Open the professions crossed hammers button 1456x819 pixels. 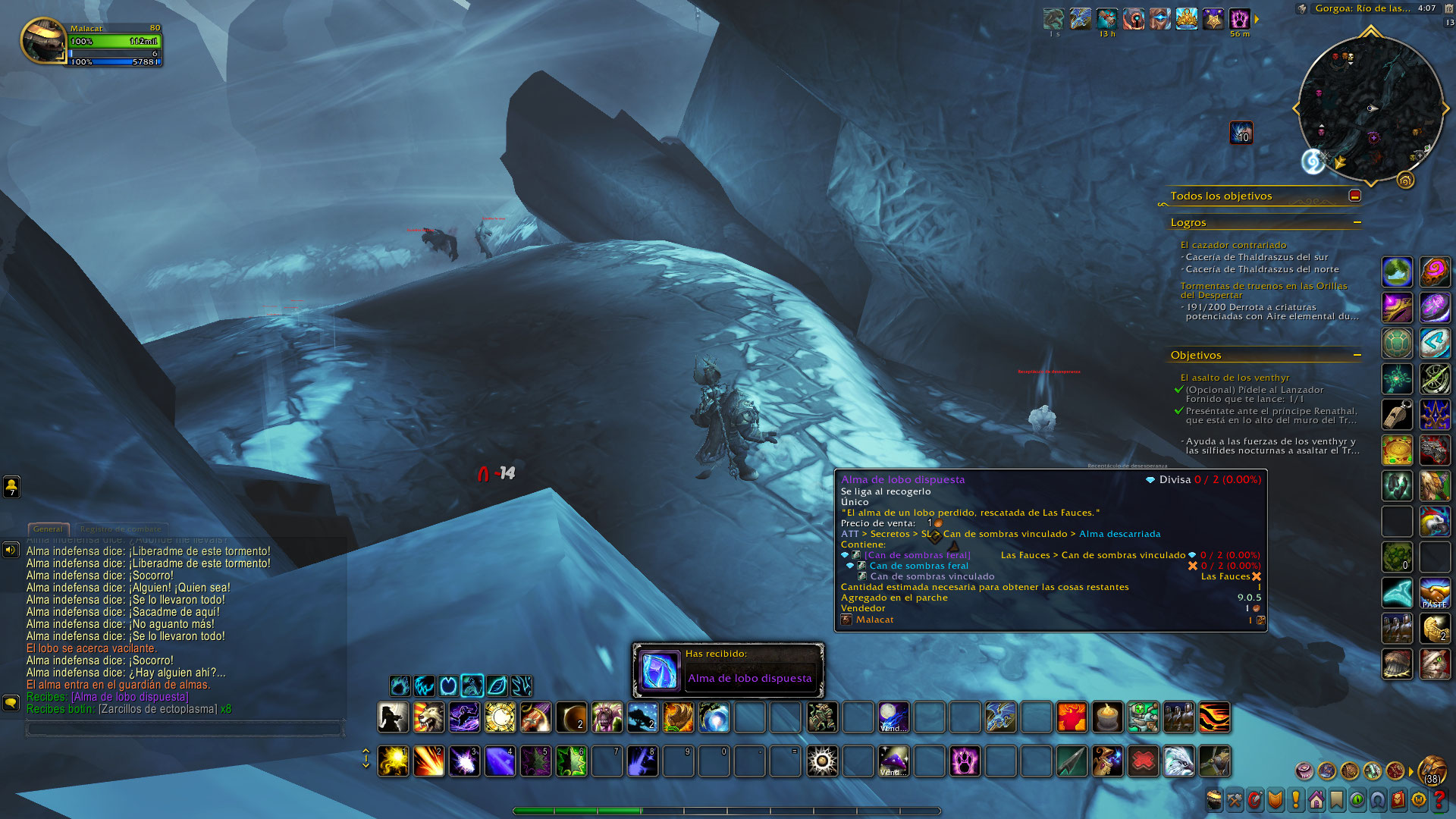coord(1235,800)
